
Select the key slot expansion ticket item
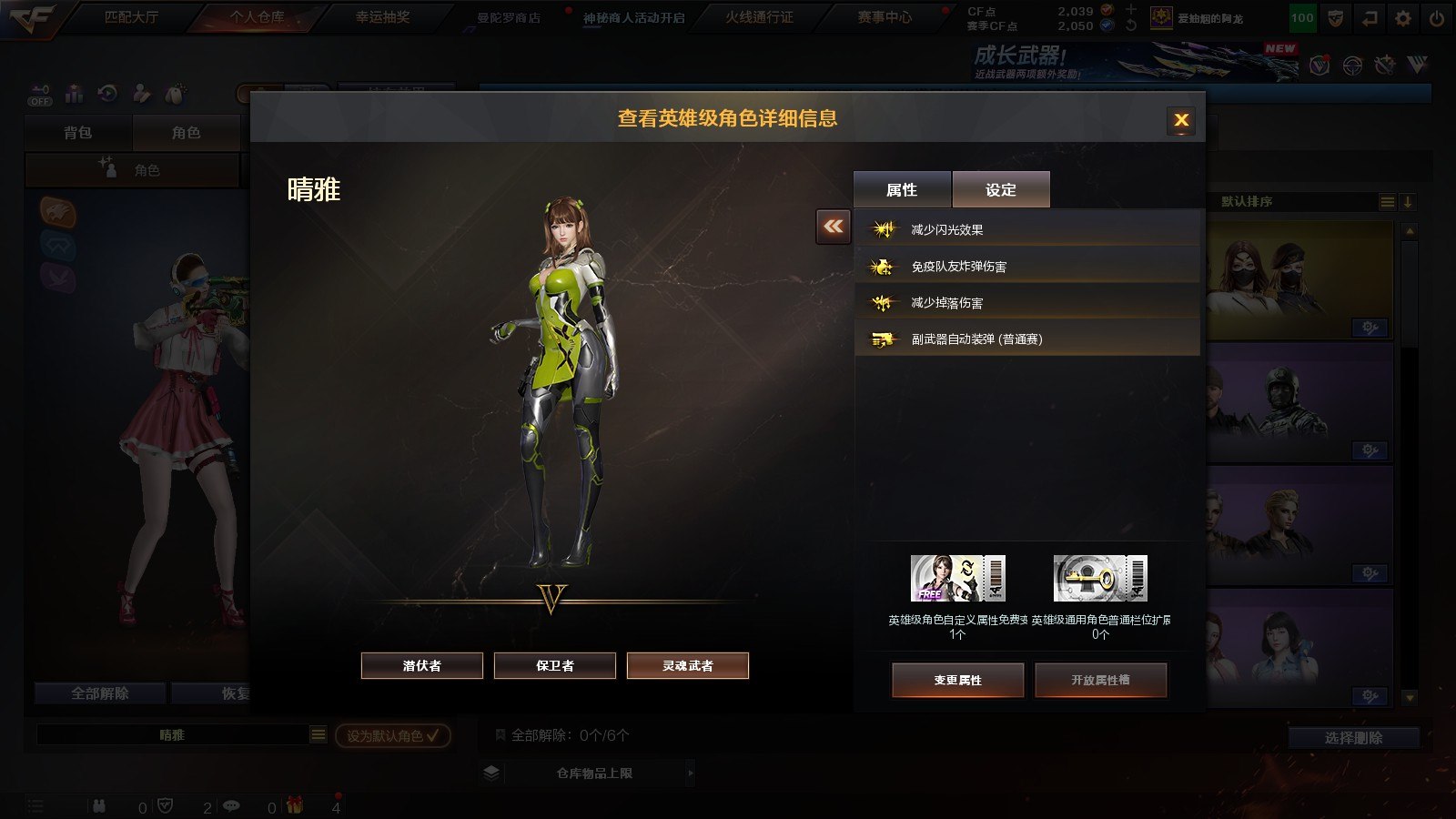pos(1100,579)
